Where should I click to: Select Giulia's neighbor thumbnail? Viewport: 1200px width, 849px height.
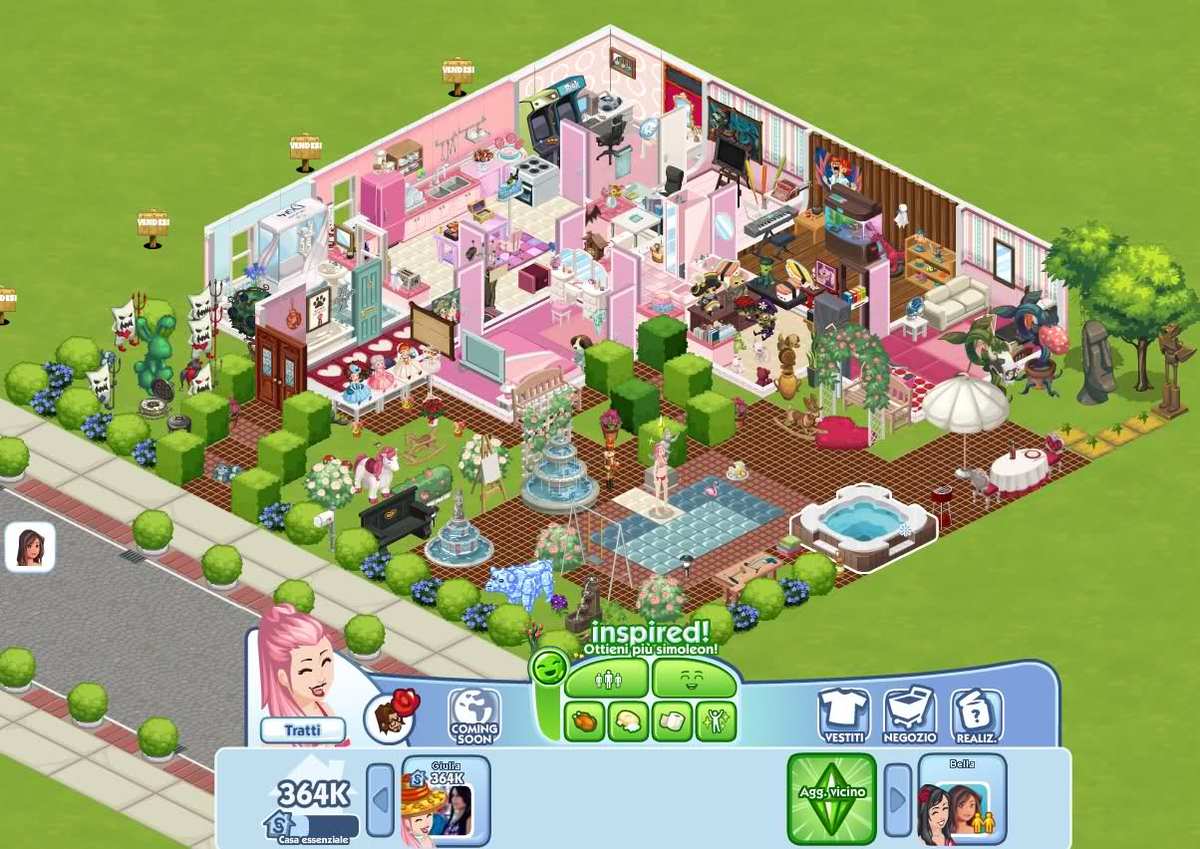pos(446,800)
